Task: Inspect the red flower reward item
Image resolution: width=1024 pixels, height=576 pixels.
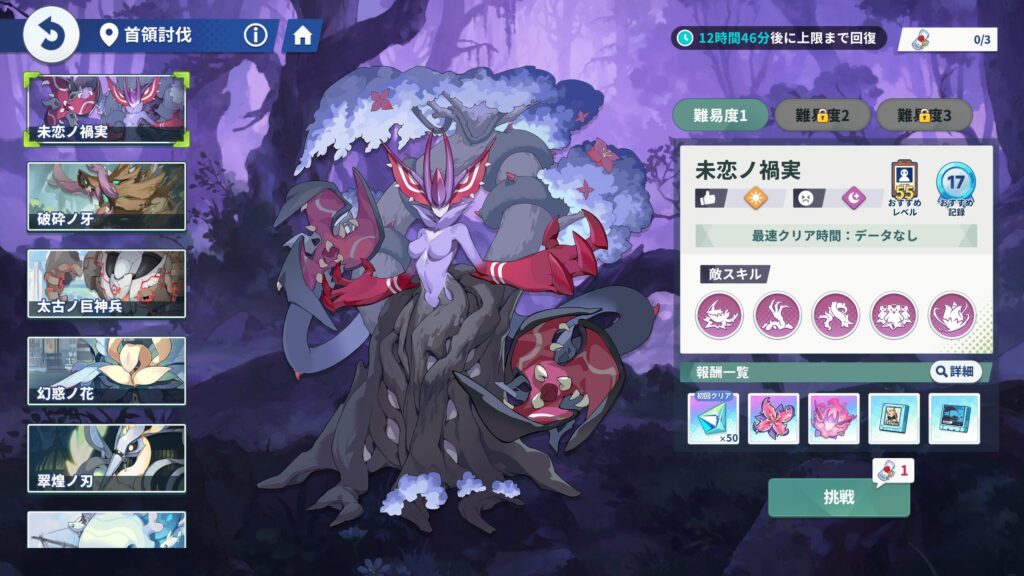Action: [x=773, y=418]
